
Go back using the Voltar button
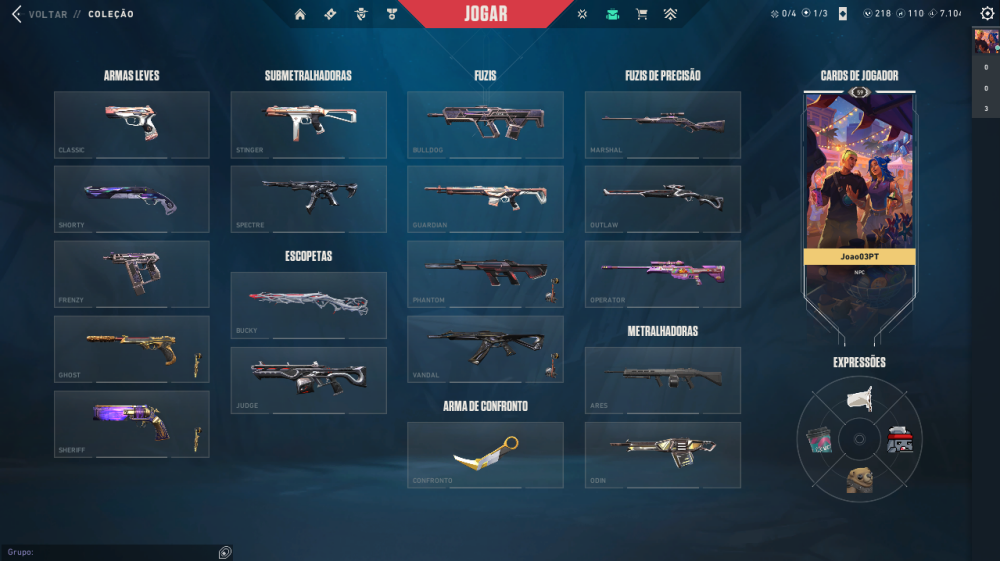40,14
